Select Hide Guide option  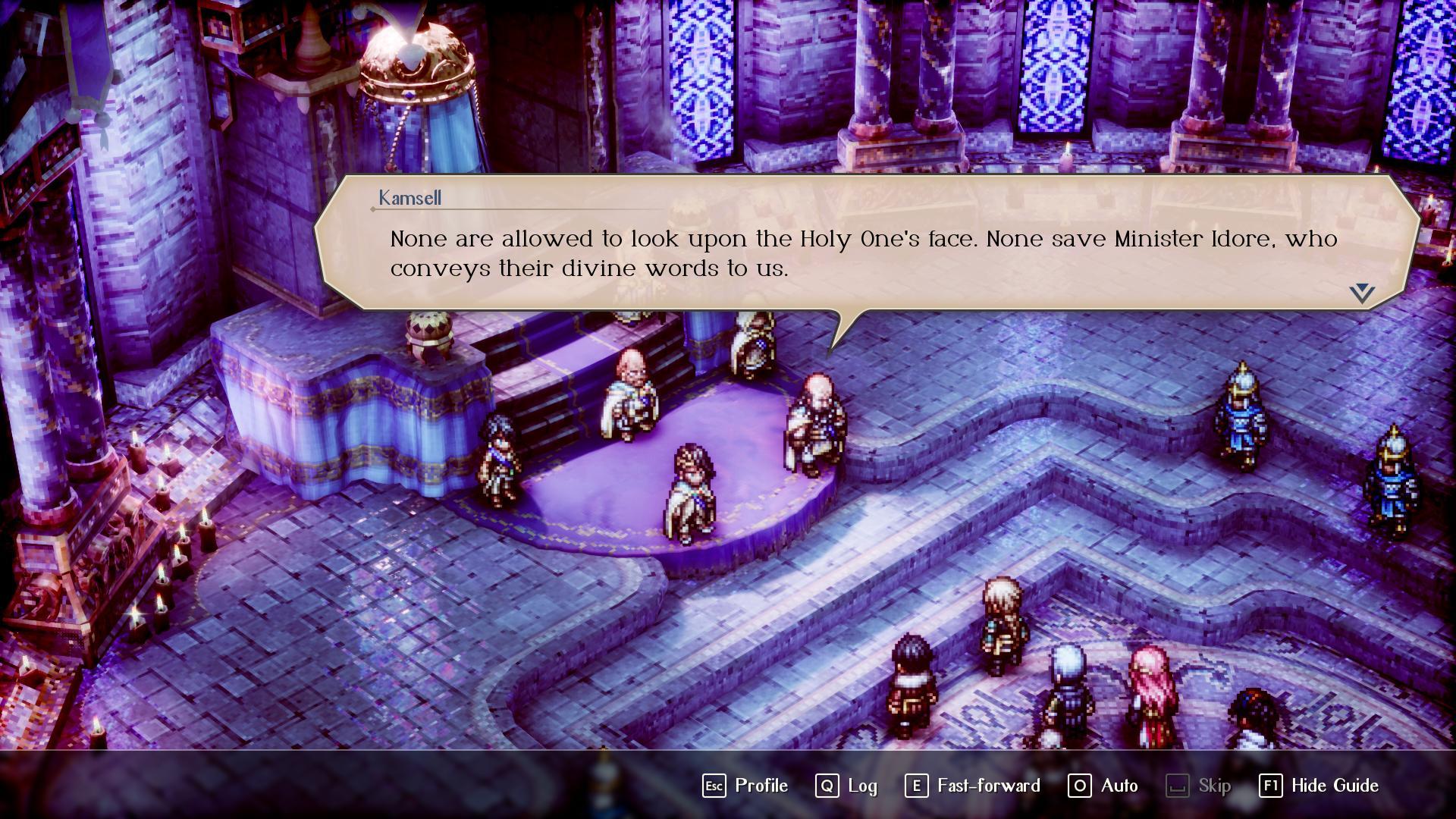coord(1319,786)
